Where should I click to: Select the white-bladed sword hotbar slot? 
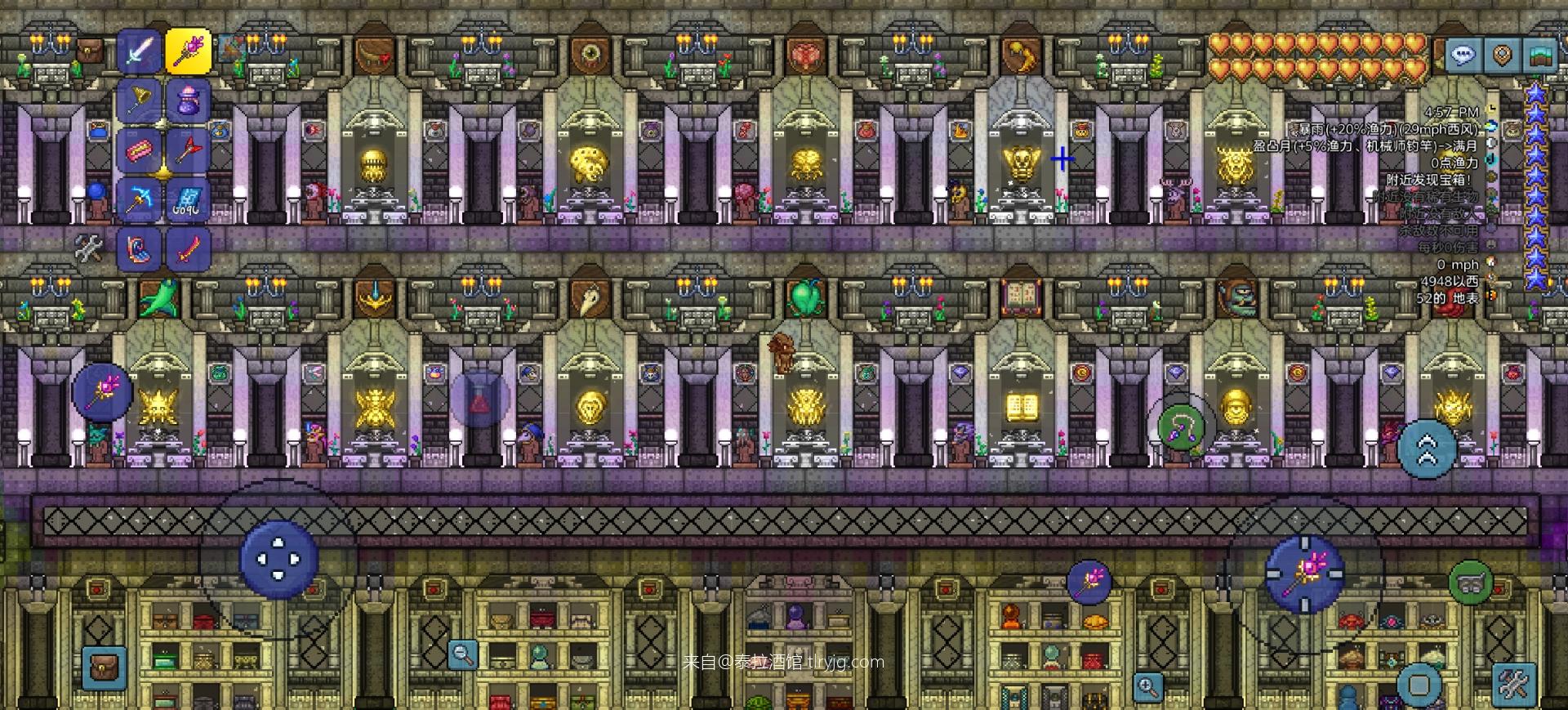click(x=139, y=51)
